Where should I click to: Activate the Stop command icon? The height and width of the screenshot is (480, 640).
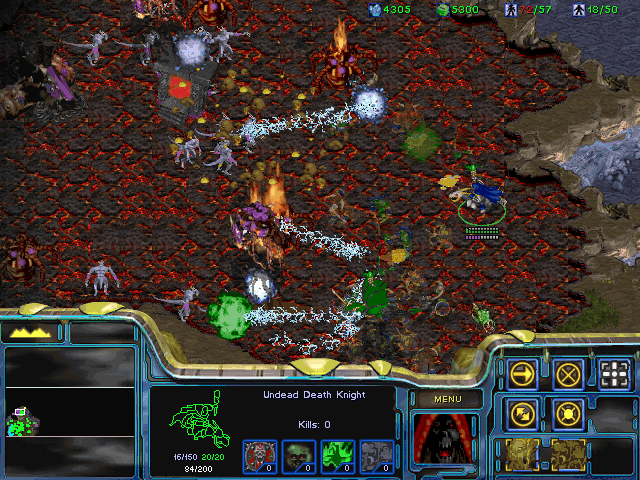(569, 374)
